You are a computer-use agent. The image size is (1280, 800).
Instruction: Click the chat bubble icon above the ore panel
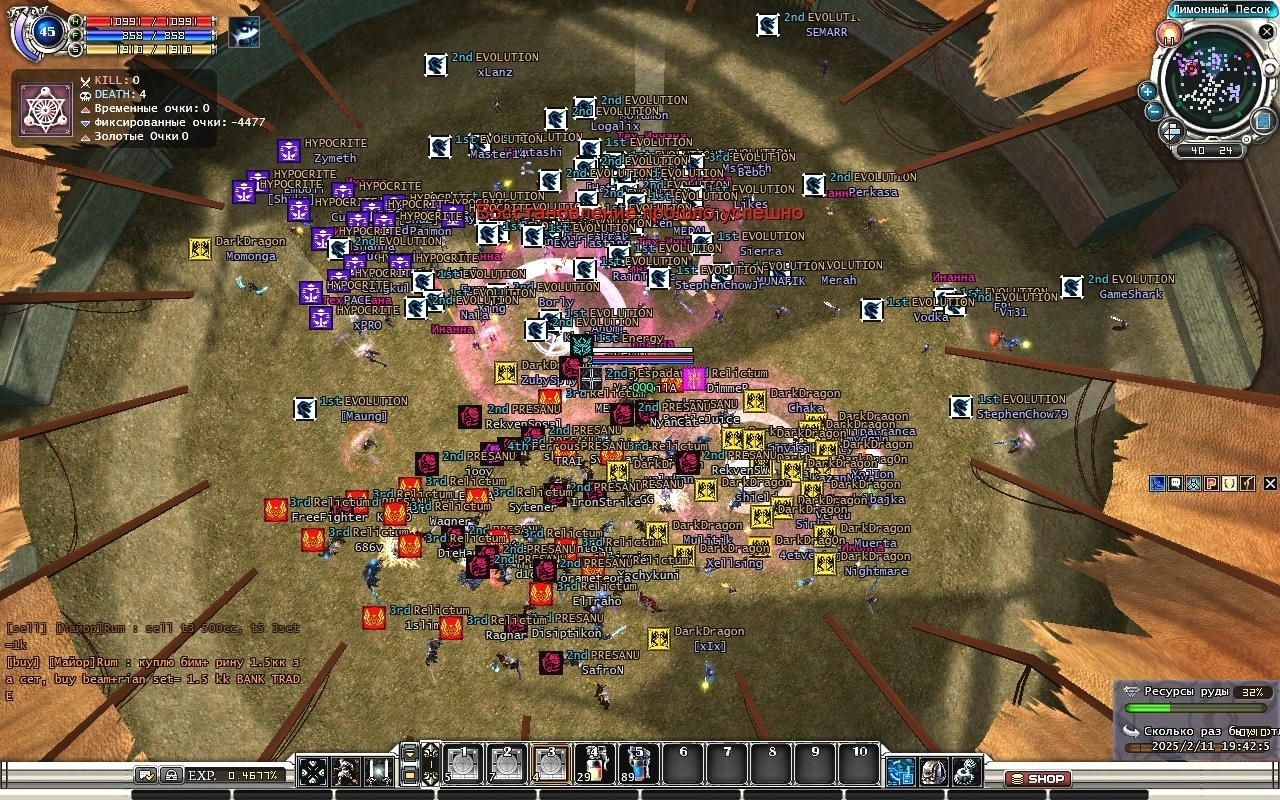[1176, 483]
